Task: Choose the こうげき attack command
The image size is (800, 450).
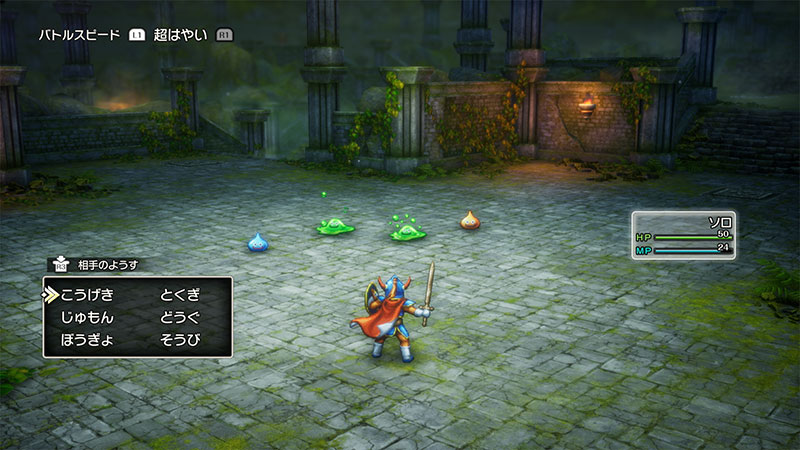Action: coord(87,294)
